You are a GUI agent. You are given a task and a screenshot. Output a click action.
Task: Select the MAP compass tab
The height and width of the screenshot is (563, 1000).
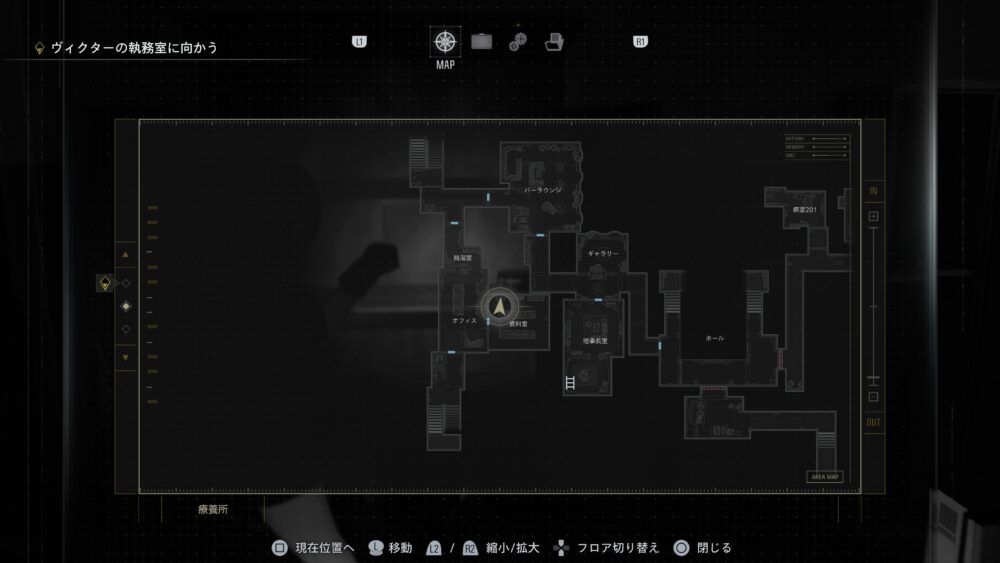tap(445, 42)
